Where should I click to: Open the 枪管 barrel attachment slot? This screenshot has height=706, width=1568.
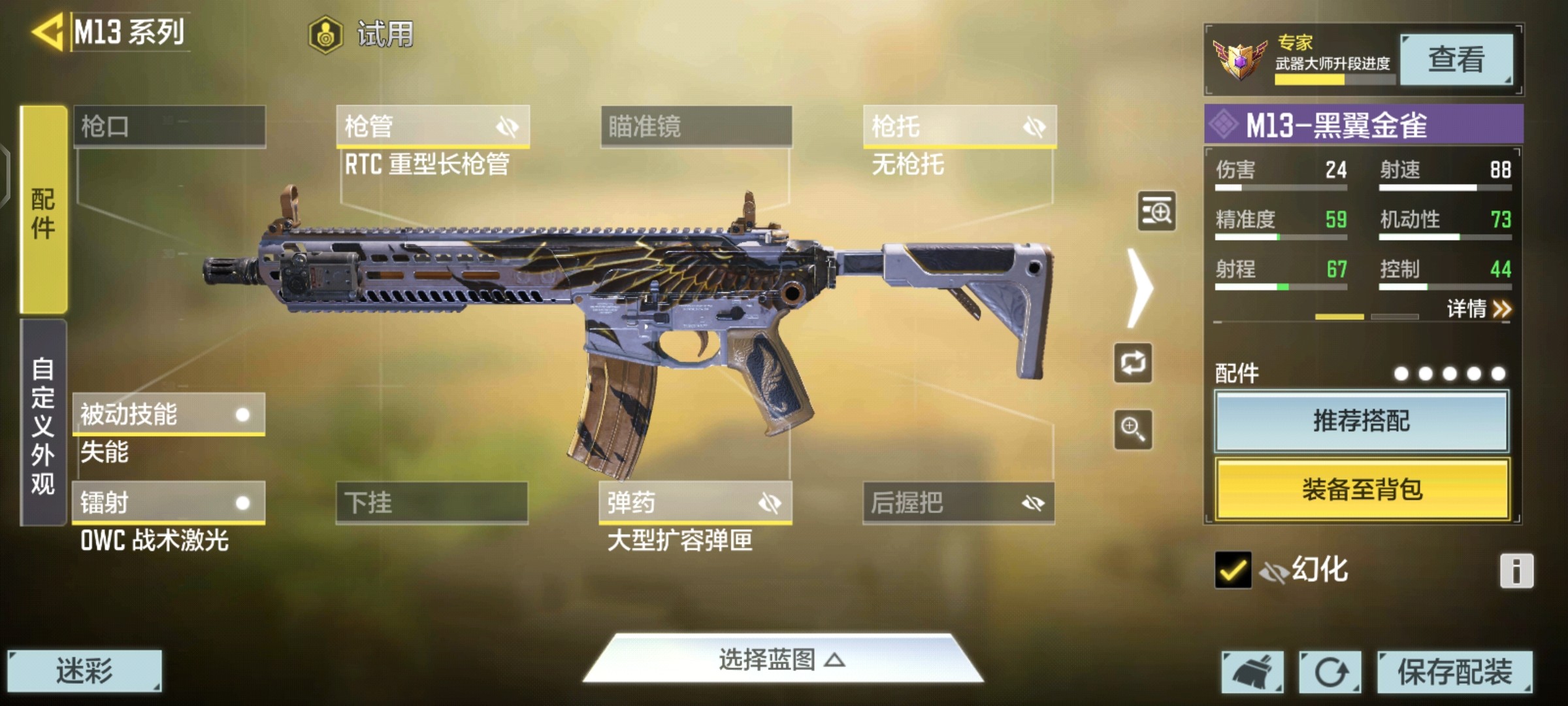(433, 126)
